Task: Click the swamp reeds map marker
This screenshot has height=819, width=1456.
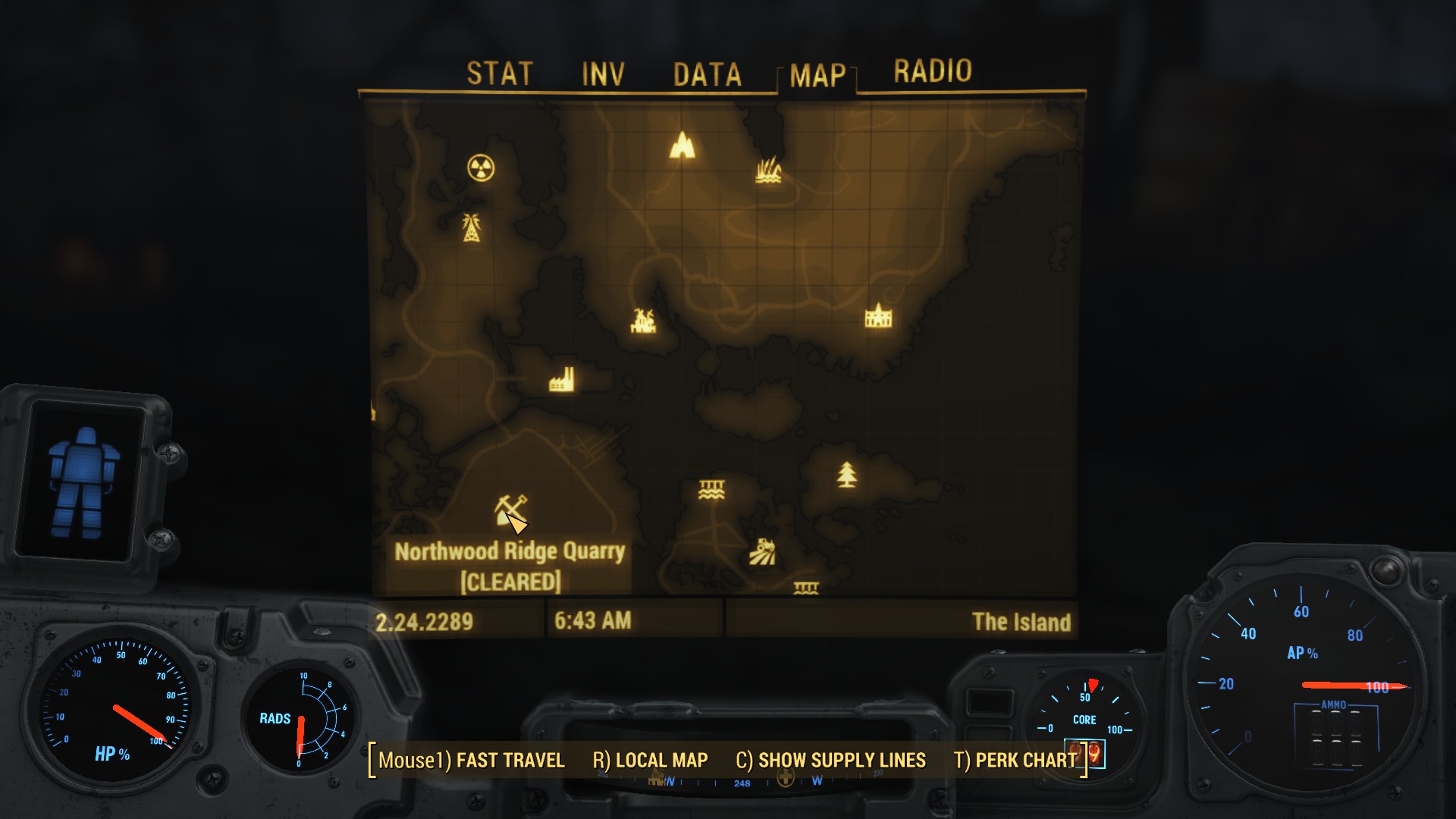Action: click(768, 171)
